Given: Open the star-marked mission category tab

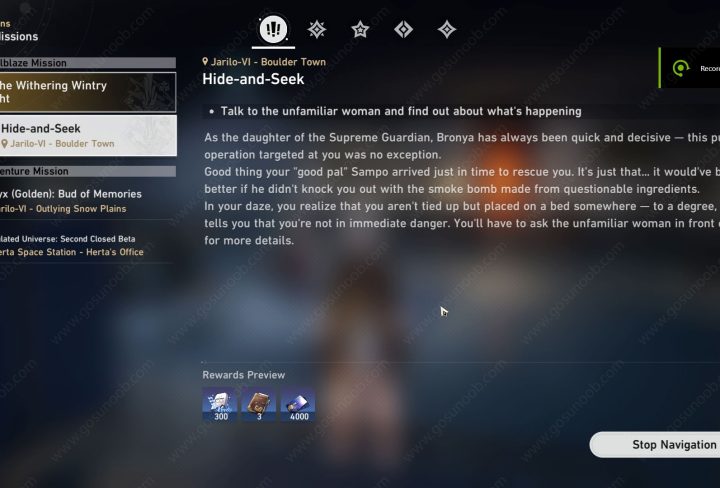Looking at the screenshot, I should [x=360, y=30].
